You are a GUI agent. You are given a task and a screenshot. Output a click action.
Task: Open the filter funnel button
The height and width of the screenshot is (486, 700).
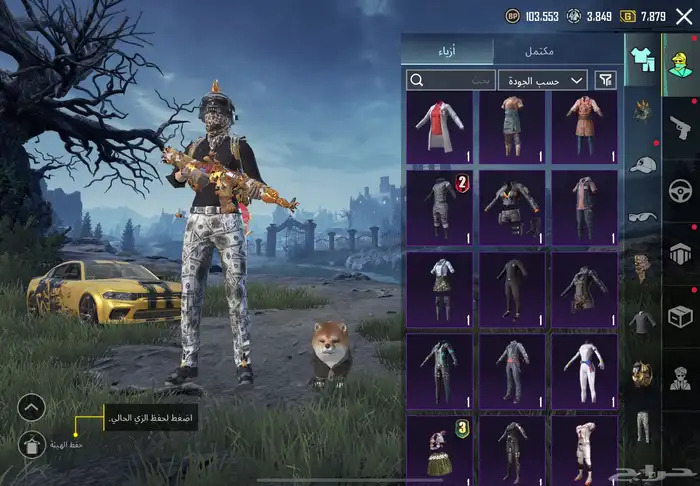coord(605,80)
